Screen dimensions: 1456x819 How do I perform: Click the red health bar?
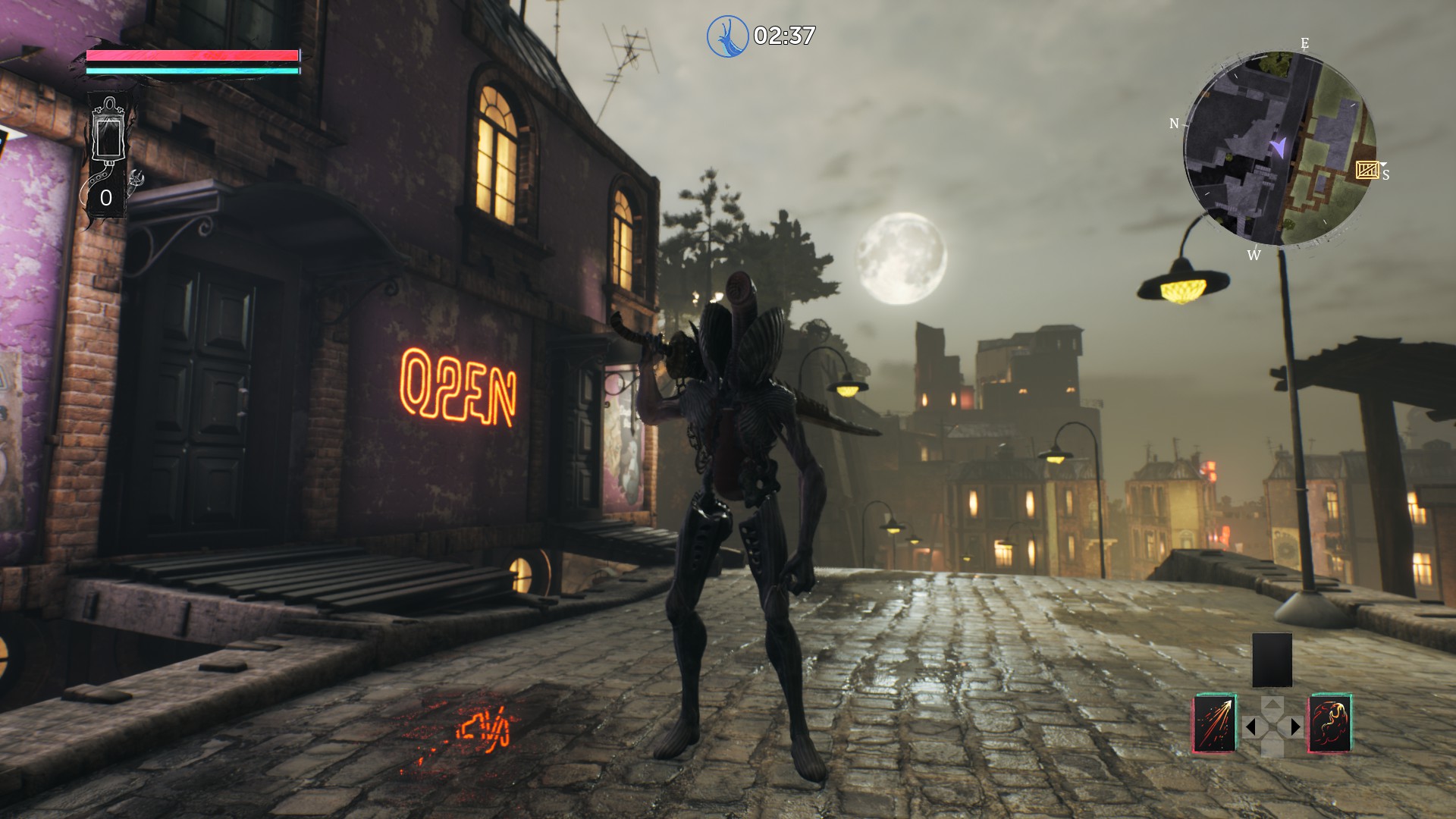point(192,55)
